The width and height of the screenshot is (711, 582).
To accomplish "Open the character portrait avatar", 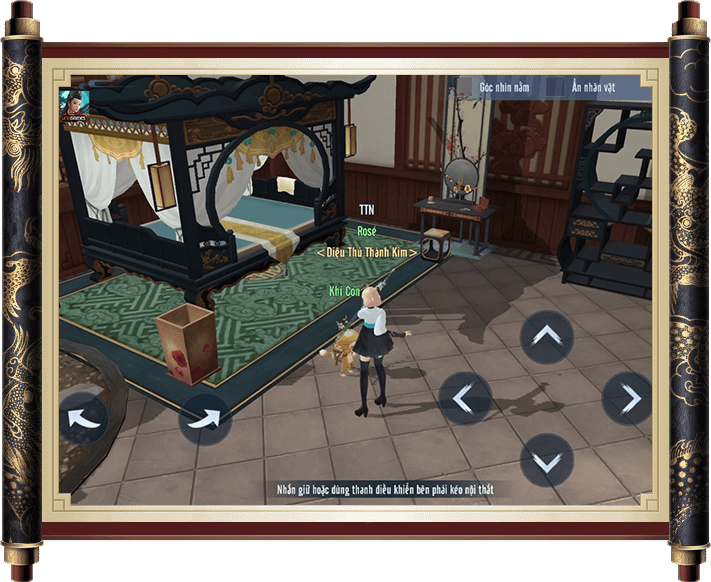I will click(72, 102).
